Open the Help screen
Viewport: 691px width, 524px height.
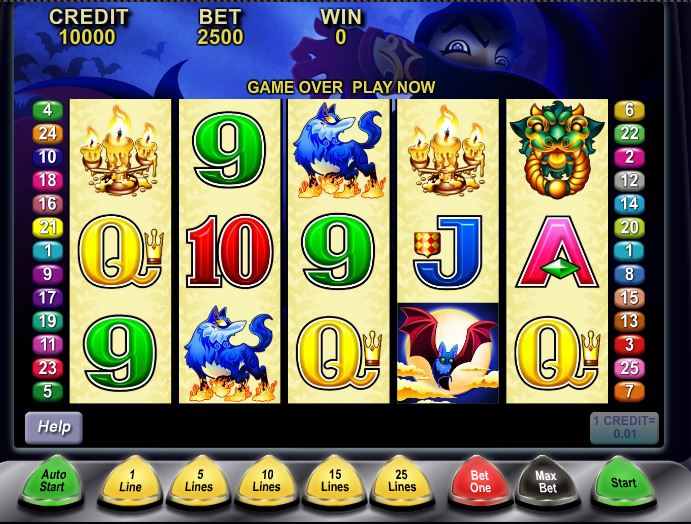pyautogui.click(x=54, y=427)
